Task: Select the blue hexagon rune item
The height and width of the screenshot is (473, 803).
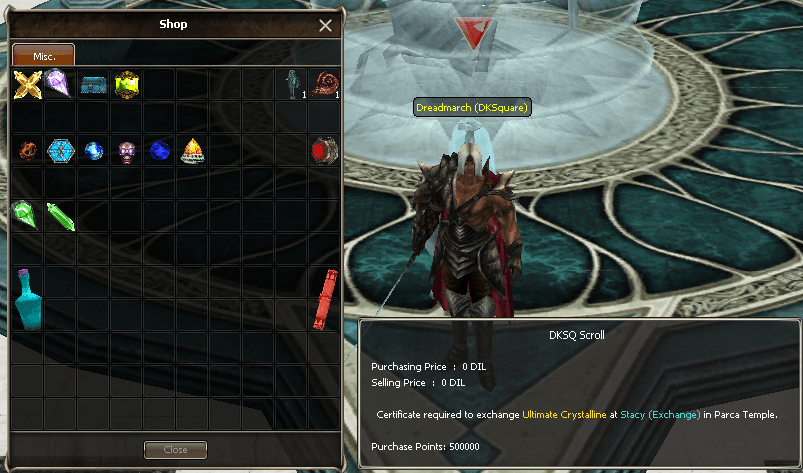Action: (60, 150)
